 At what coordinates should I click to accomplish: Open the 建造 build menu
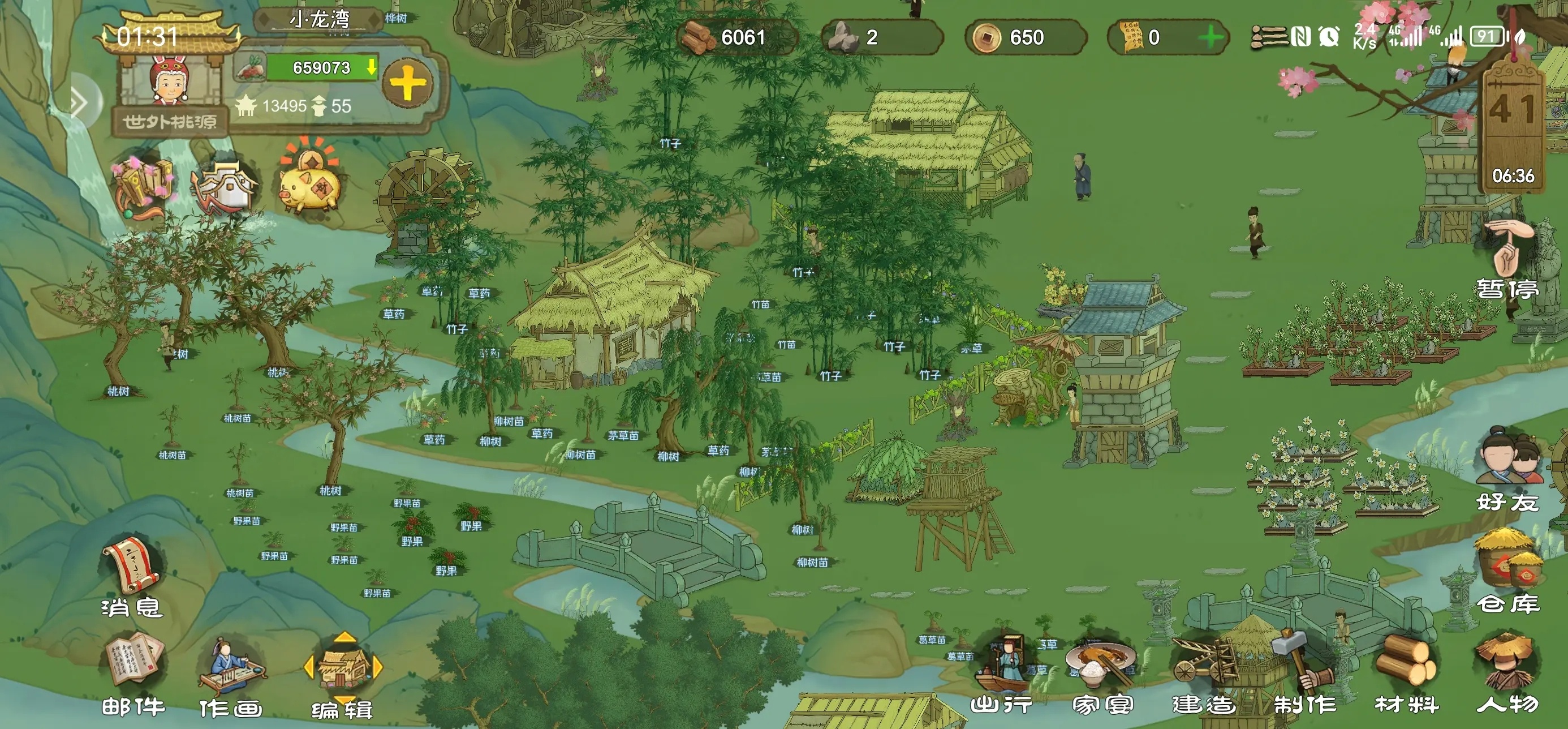point(1204,673)
